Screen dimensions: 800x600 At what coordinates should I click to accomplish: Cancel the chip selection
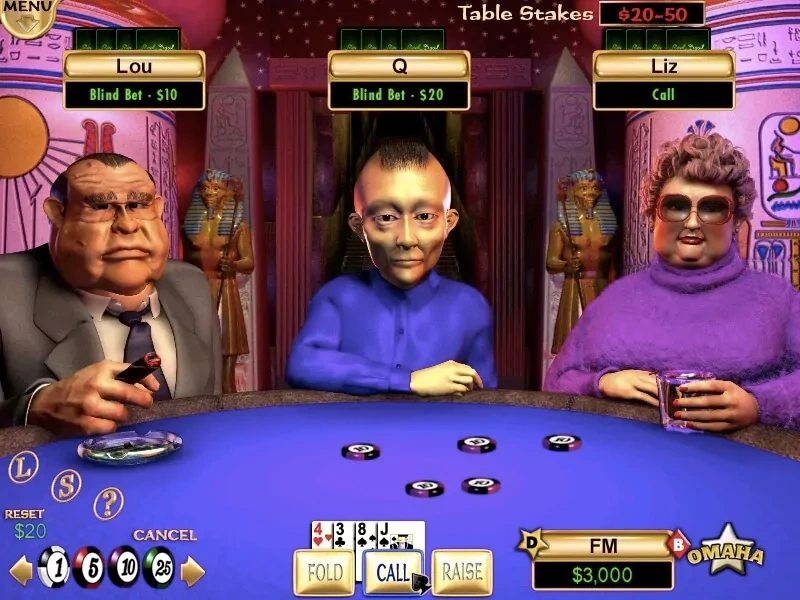[165, 535]
